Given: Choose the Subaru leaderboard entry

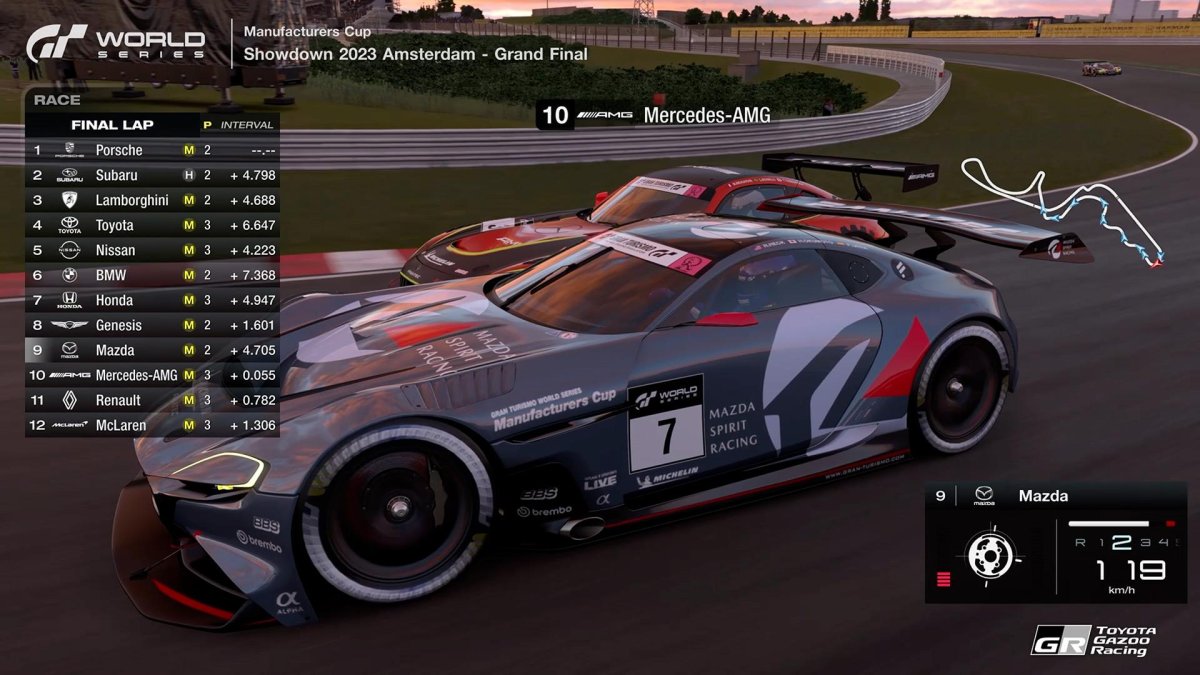Looking at the screenshot, I should (x=152, y=175).
